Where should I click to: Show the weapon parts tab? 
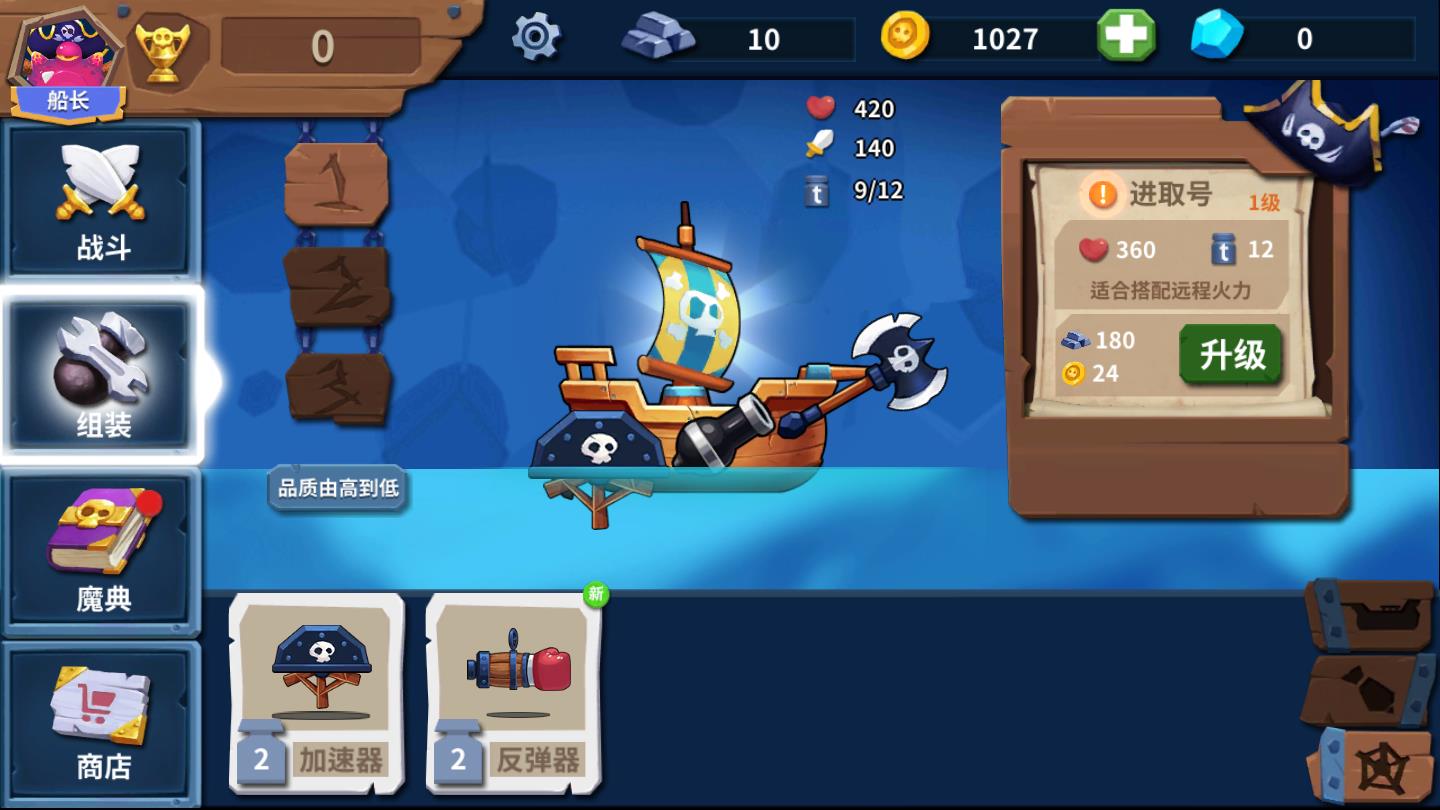coord(1368,690)
